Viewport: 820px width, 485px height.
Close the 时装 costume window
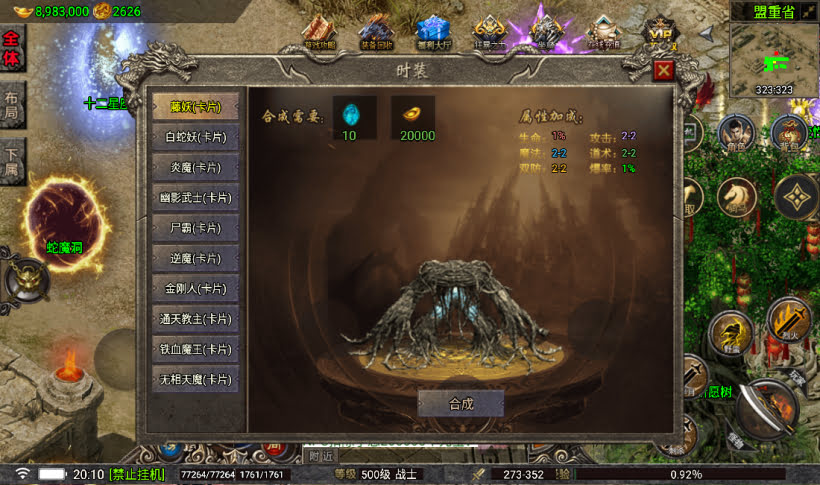point(663,70)
